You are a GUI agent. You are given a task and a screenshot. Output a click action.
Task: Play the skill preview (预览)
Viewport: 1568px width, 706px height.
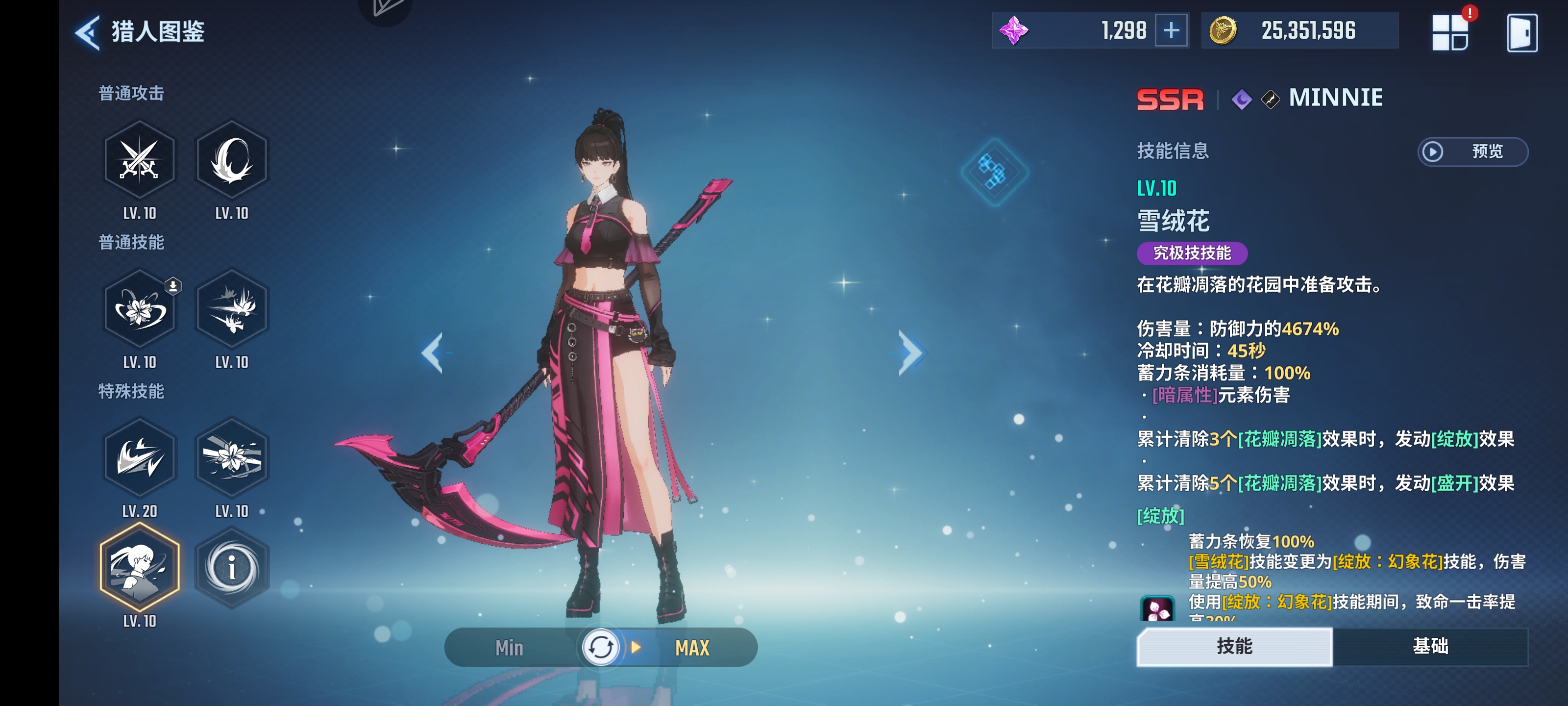[x=1472, y=151]
